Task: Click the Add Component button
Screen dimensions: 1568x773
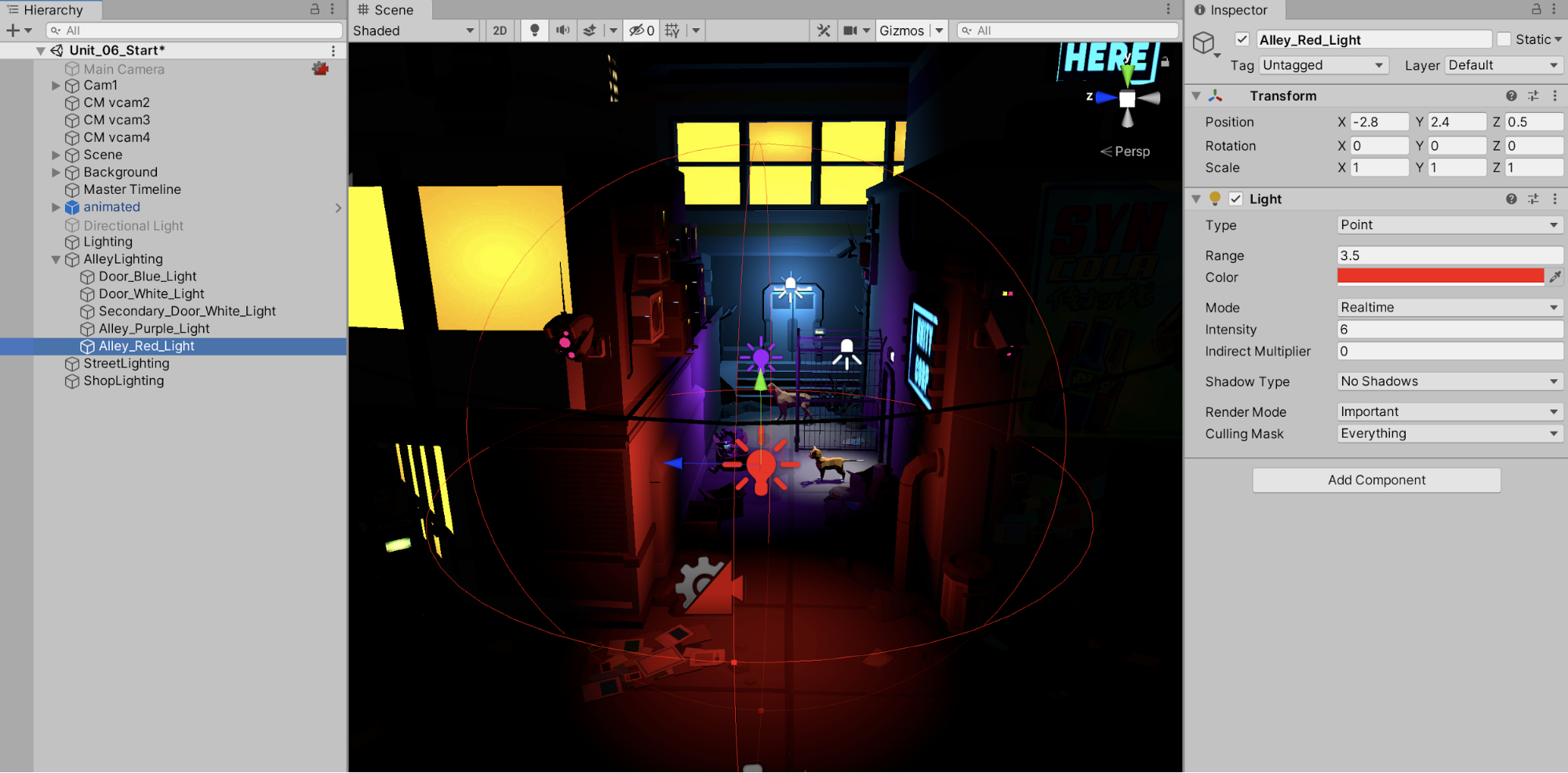Action: pos(1376,480)
